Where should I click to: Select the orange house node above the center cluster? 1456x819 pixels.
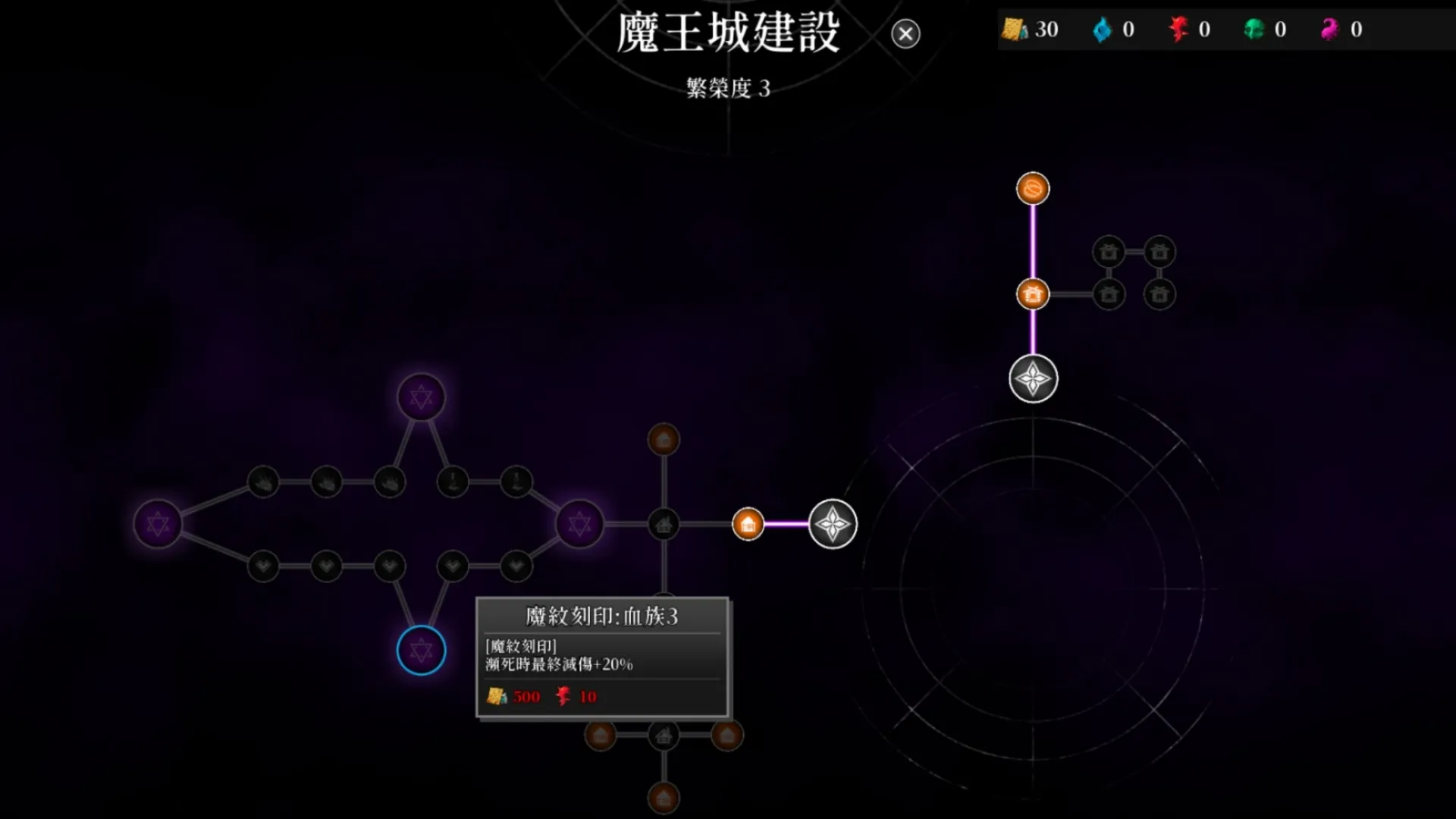[664, 440]
